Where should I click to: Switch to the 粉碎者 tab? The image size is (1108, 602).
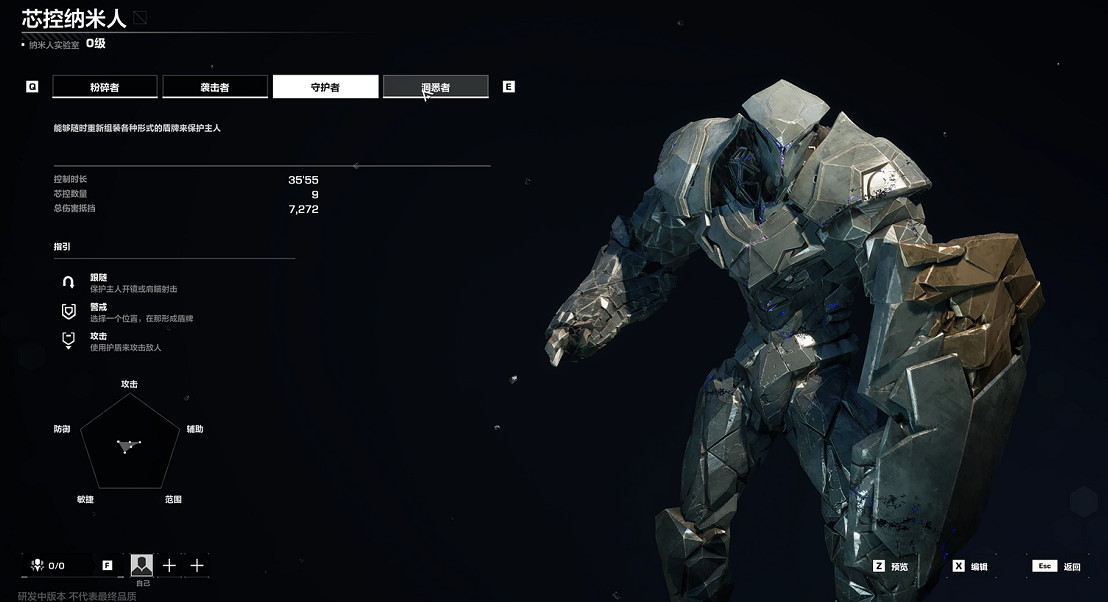pyautogui.click(x=105, y=87)
